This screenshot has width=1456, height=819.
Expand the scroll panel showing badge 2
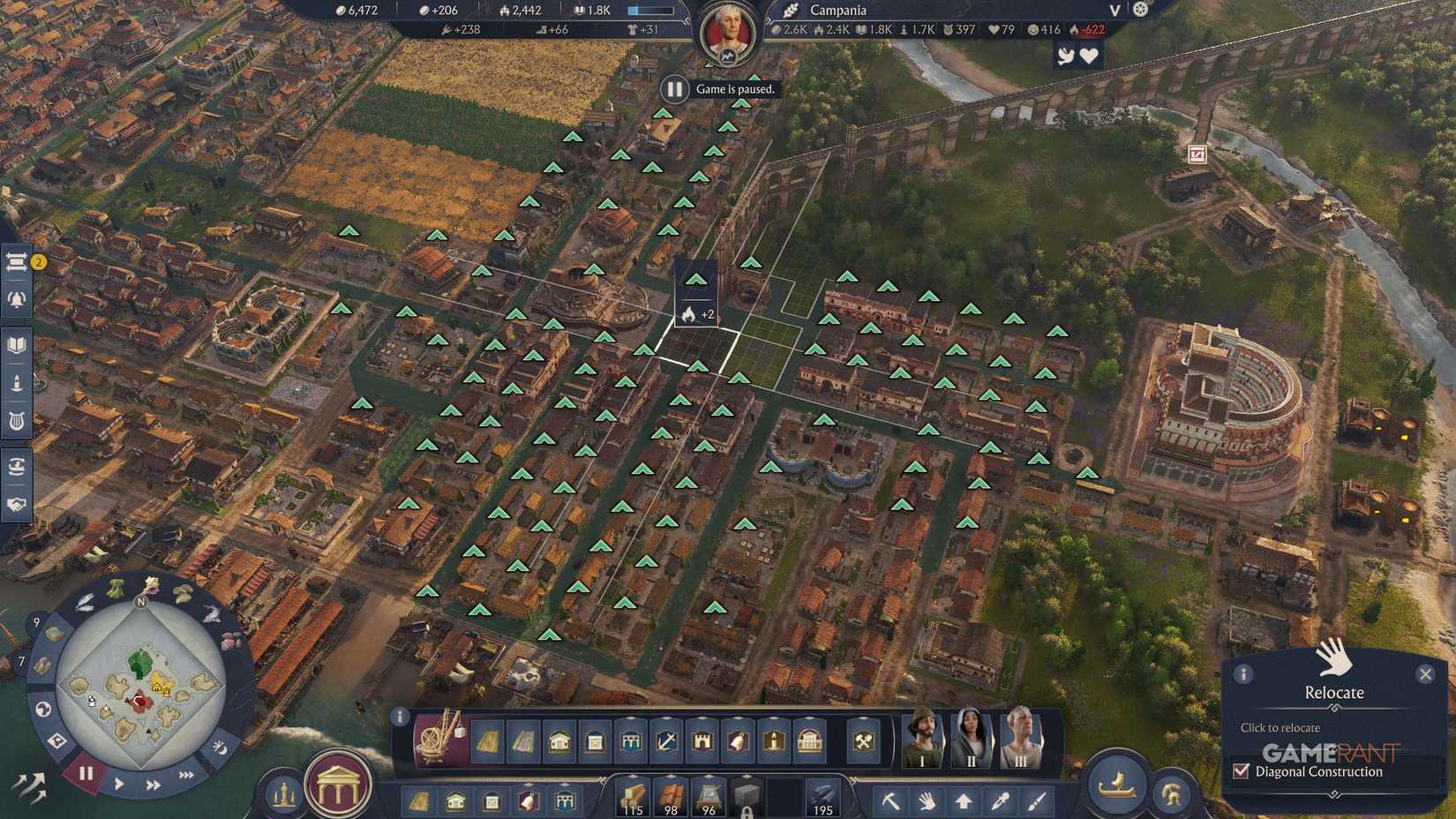coord(16,260)
